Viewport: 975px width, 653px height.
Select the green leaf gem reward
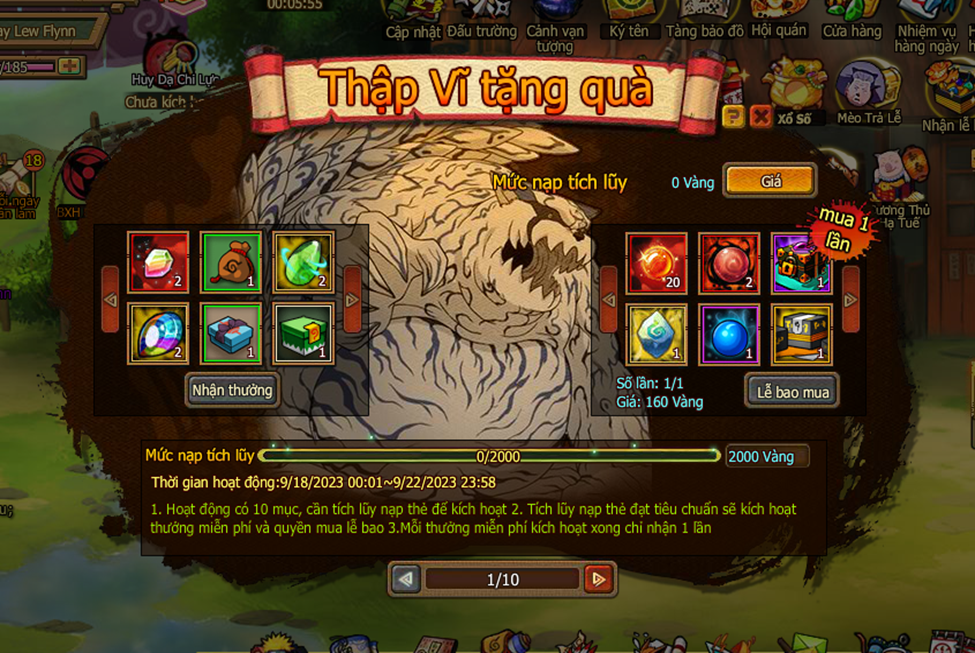[x=303, y=263]
